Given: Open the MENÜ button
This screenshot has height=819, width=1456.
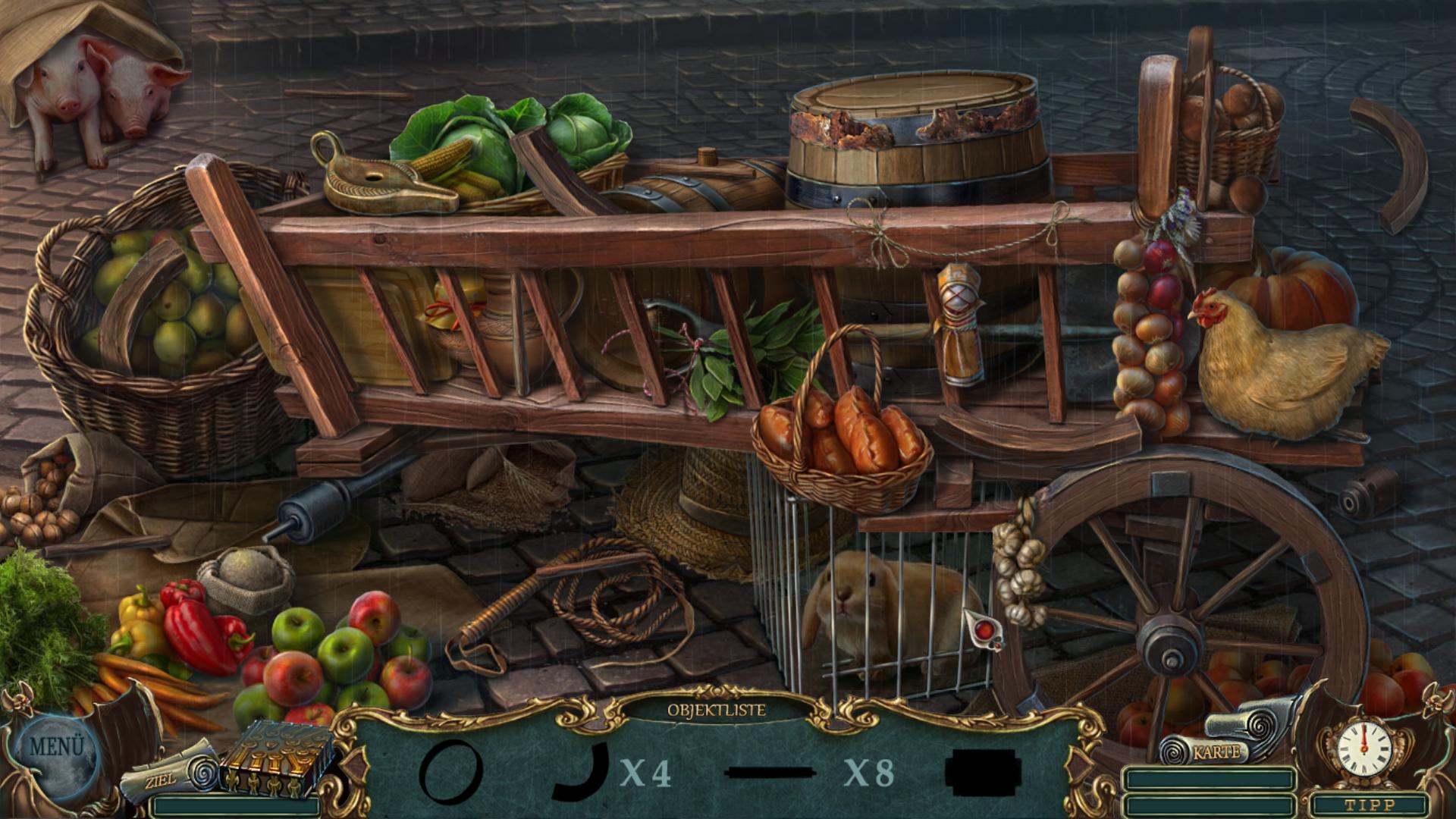Looking at the screenshot, I should (x=56, y=746).
